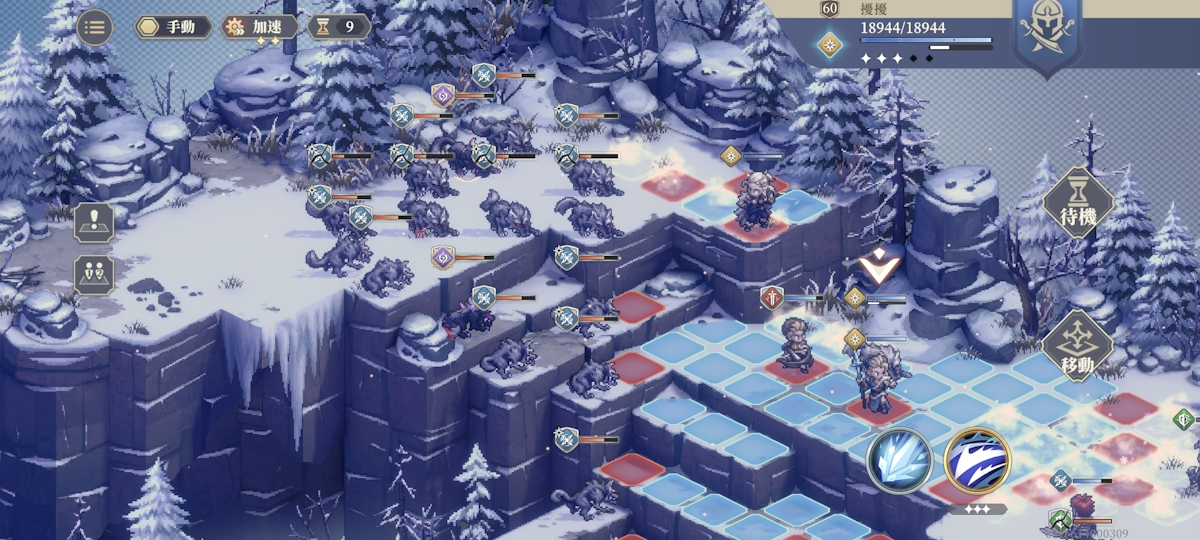Open the exclamation mark tile info button
This screenshot has width=1200, height=540.
tap(94, 223)
